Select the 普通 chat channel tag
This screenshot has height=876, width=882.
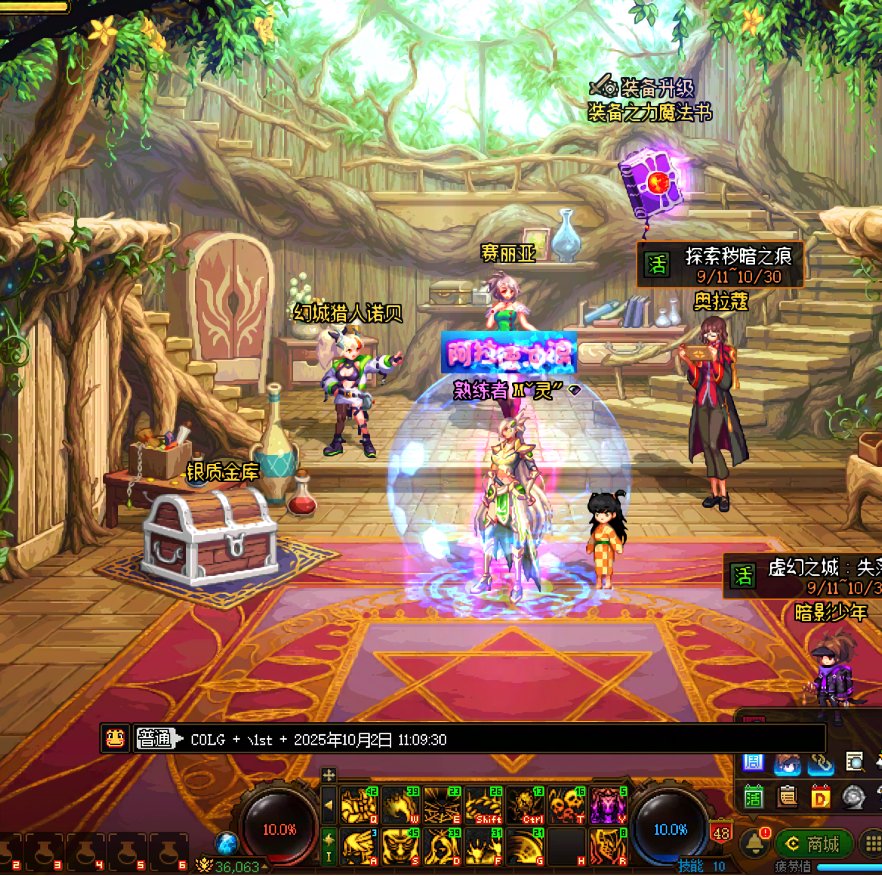tap(155, 739)
